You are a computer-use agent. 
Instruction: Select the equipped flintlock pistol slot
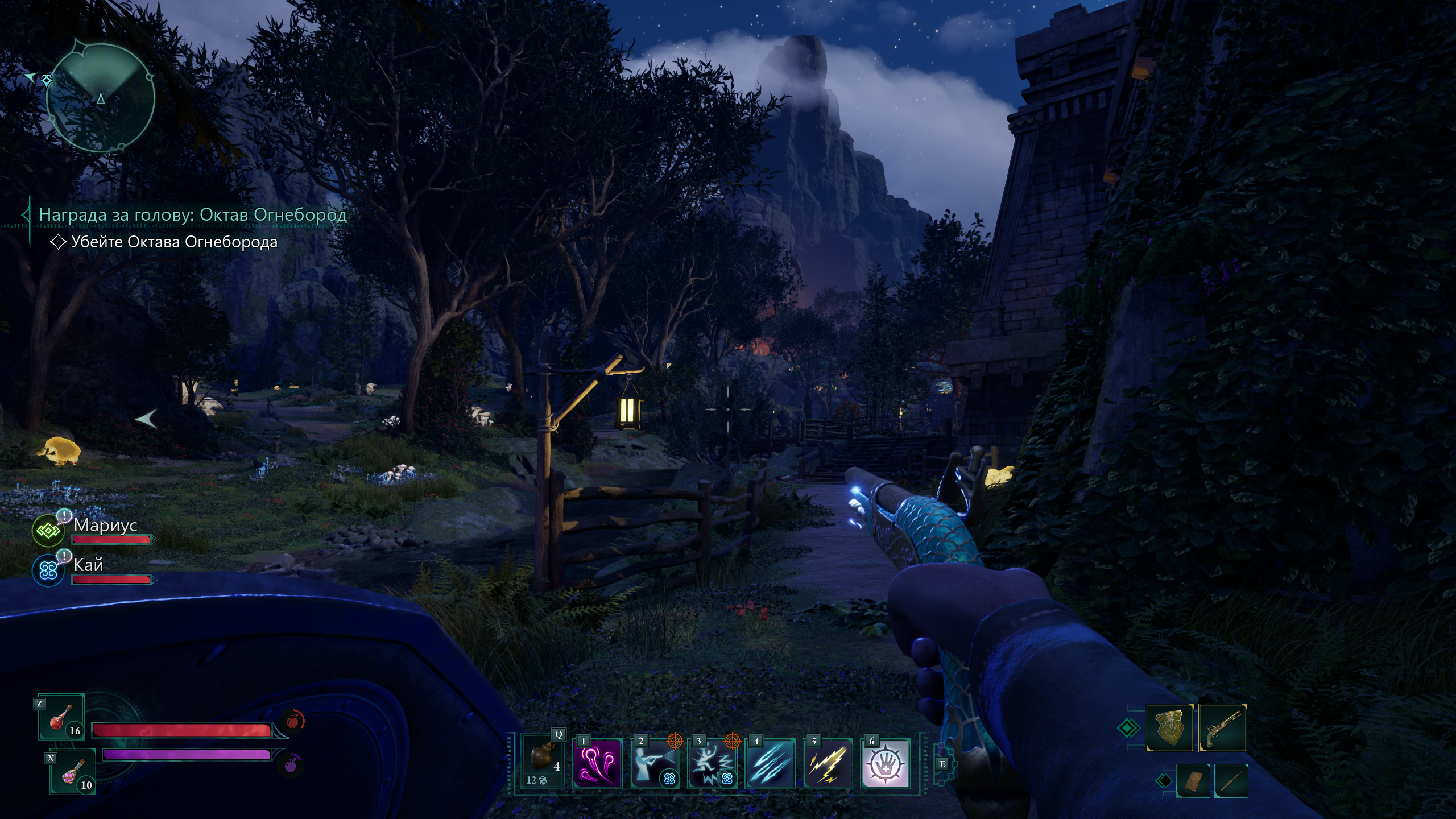coord(1222,729)
